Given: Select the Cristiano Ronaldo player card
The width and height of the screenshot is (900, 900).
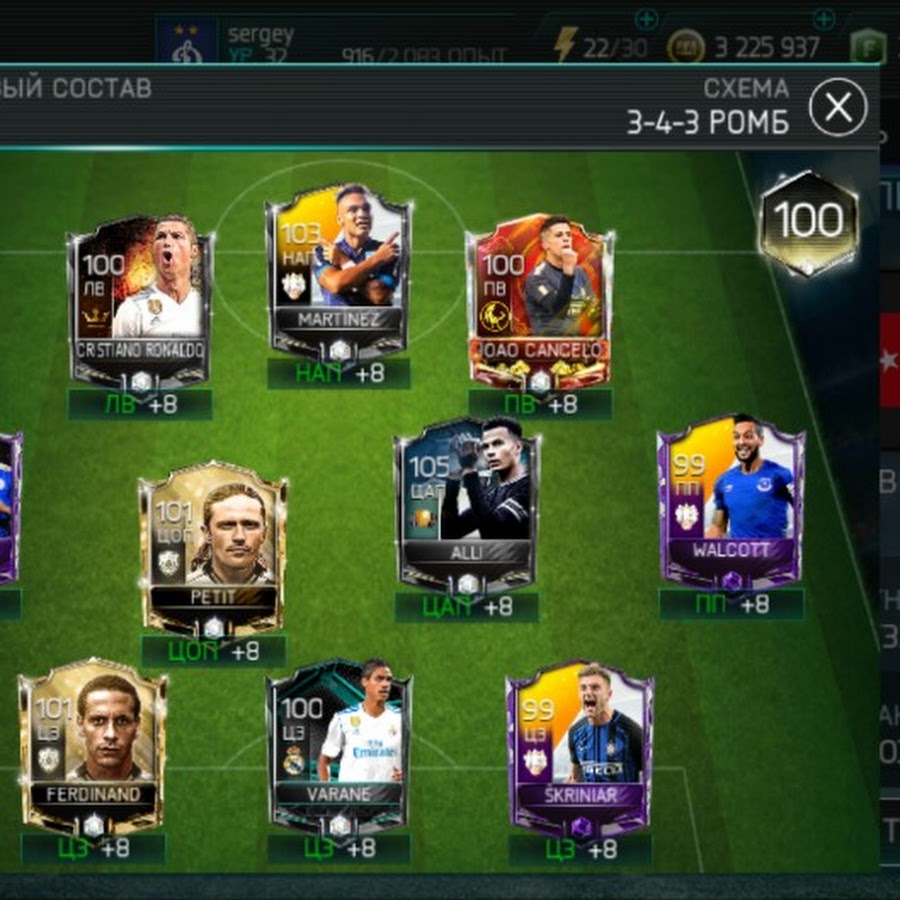Looking at the screenshot, I should coord(140,300).
